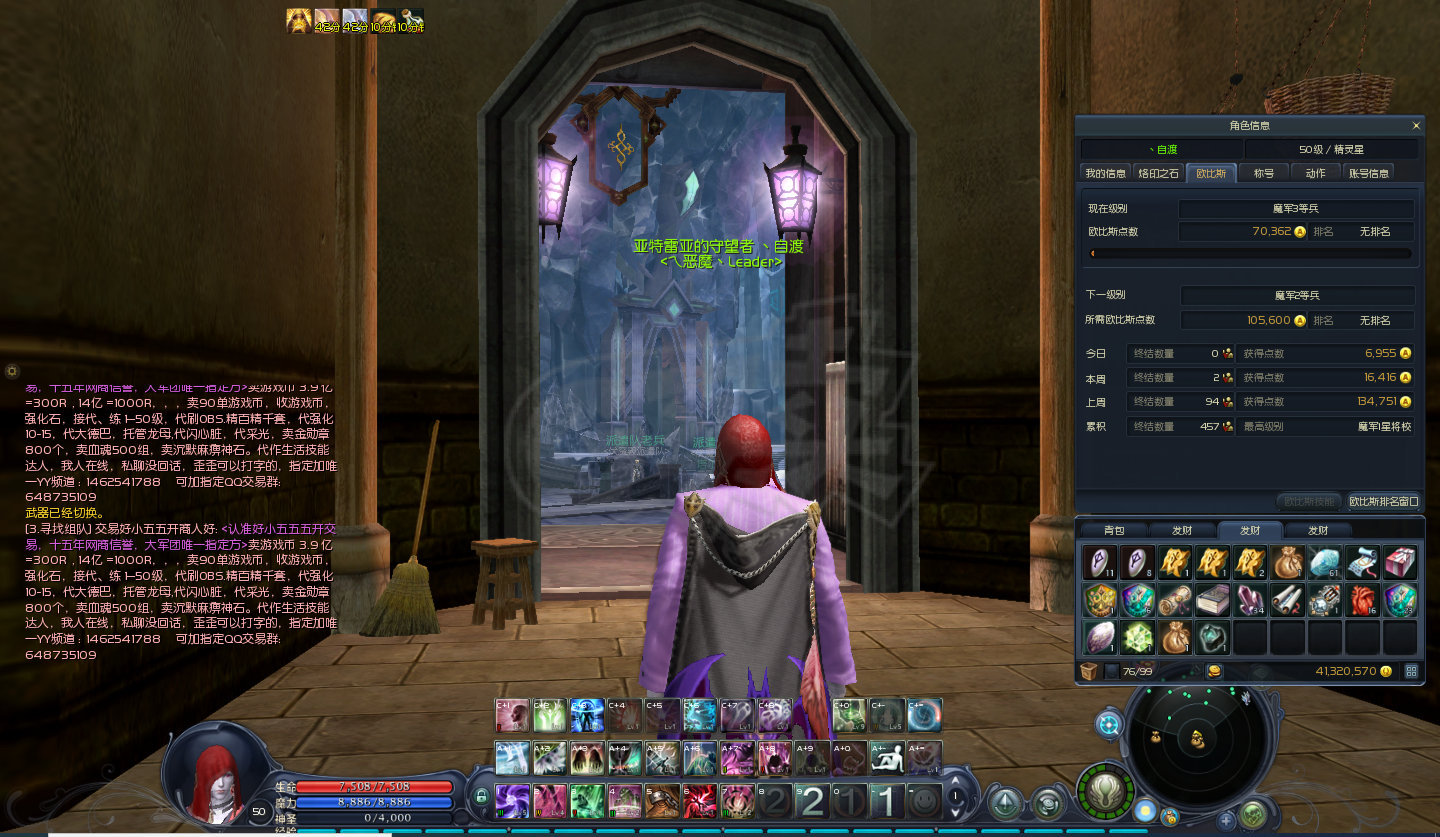Switch to the 我的信息 tab
The image size is (1440, 837).
click(1105, 173)
